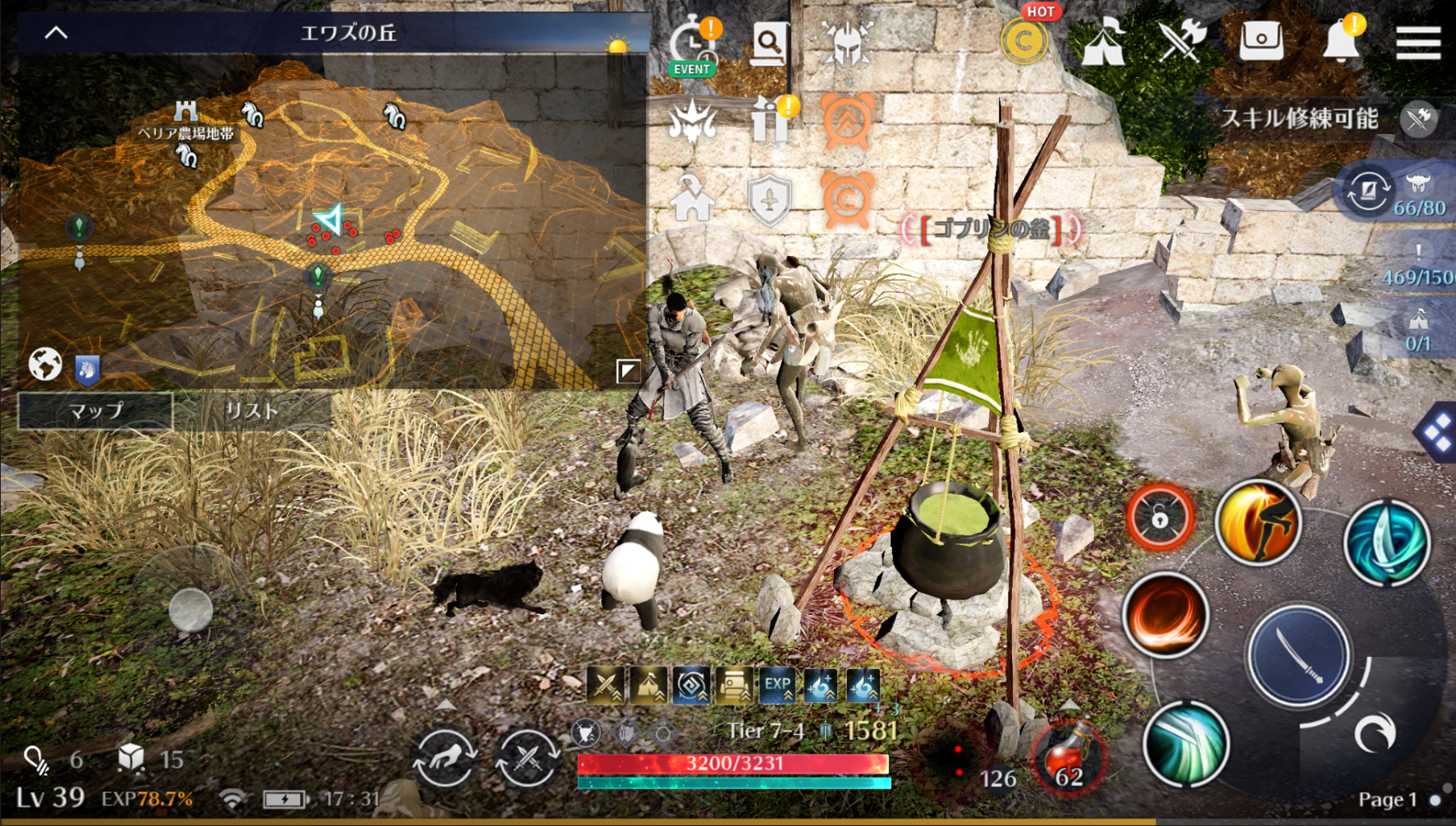1456x826 pixels.
Task: Expand the minimap via the corner arrow
Action: (626, 373)
